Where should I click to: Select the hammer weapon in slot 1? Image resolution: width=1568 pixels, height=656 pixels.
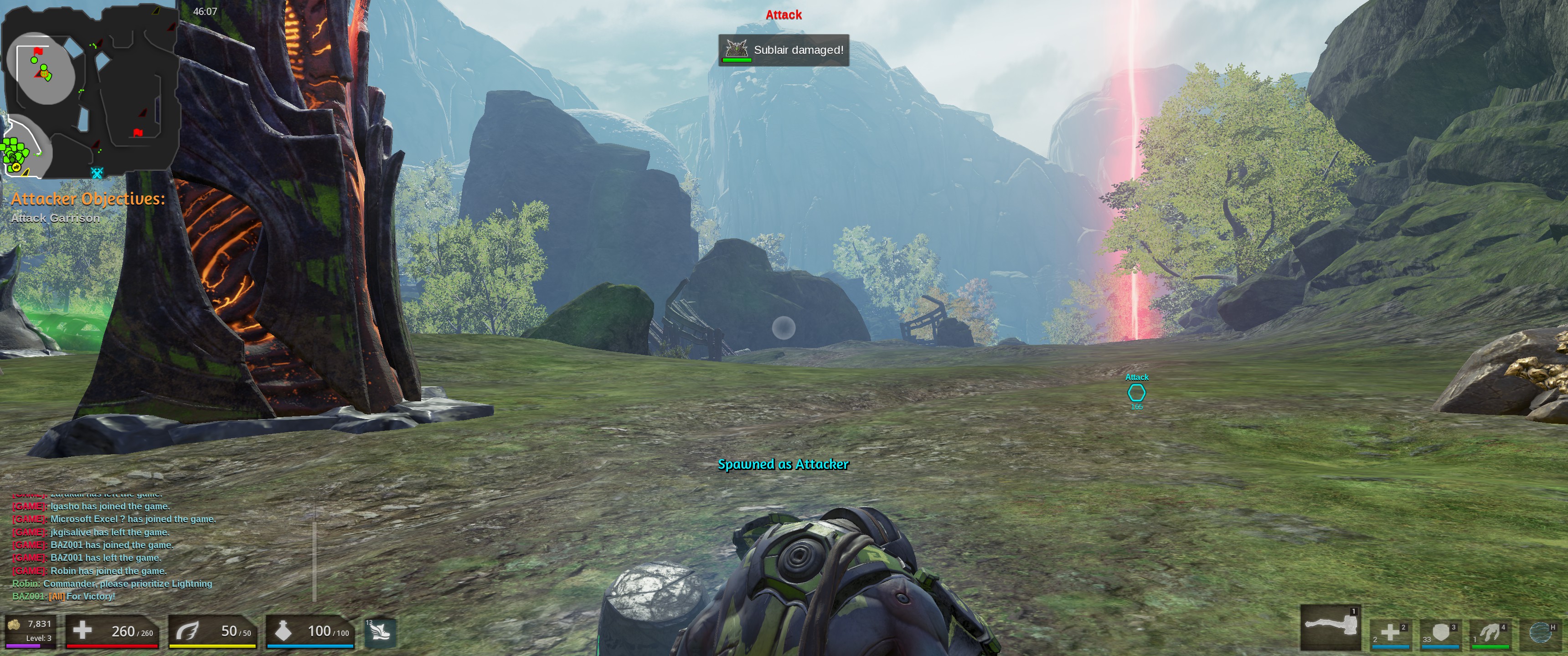pyautogui.click(x=1330, y=627)
